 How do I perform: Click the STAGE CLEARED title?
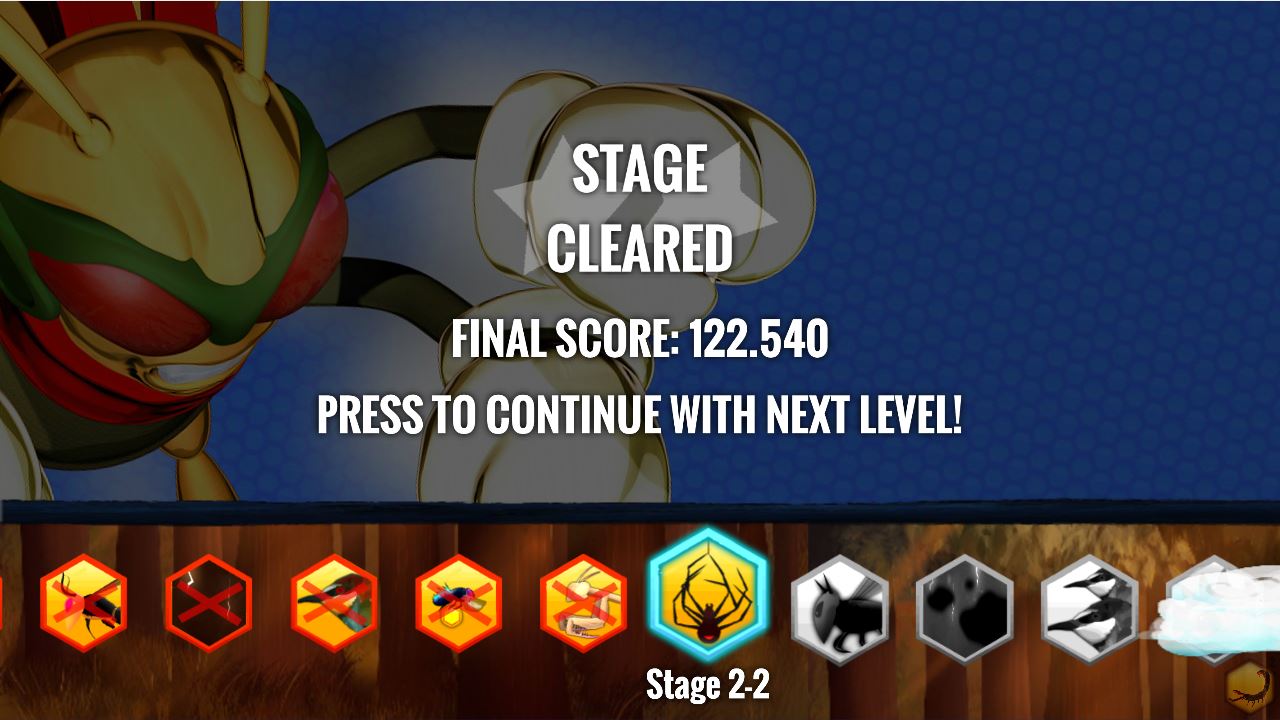click(640, 205)
